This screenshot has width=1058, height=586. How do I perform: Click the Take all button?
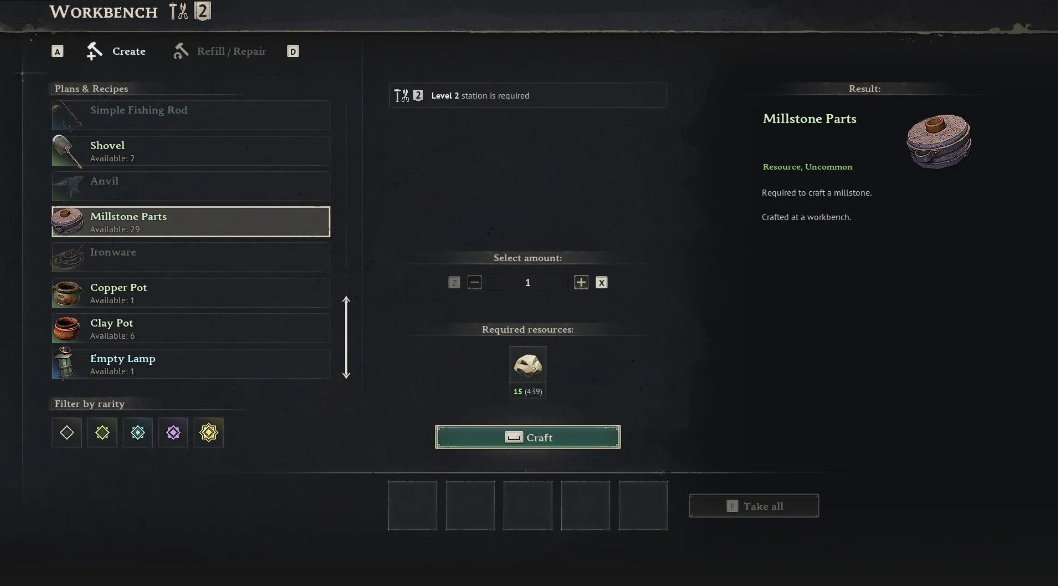(x=754, y=506)
